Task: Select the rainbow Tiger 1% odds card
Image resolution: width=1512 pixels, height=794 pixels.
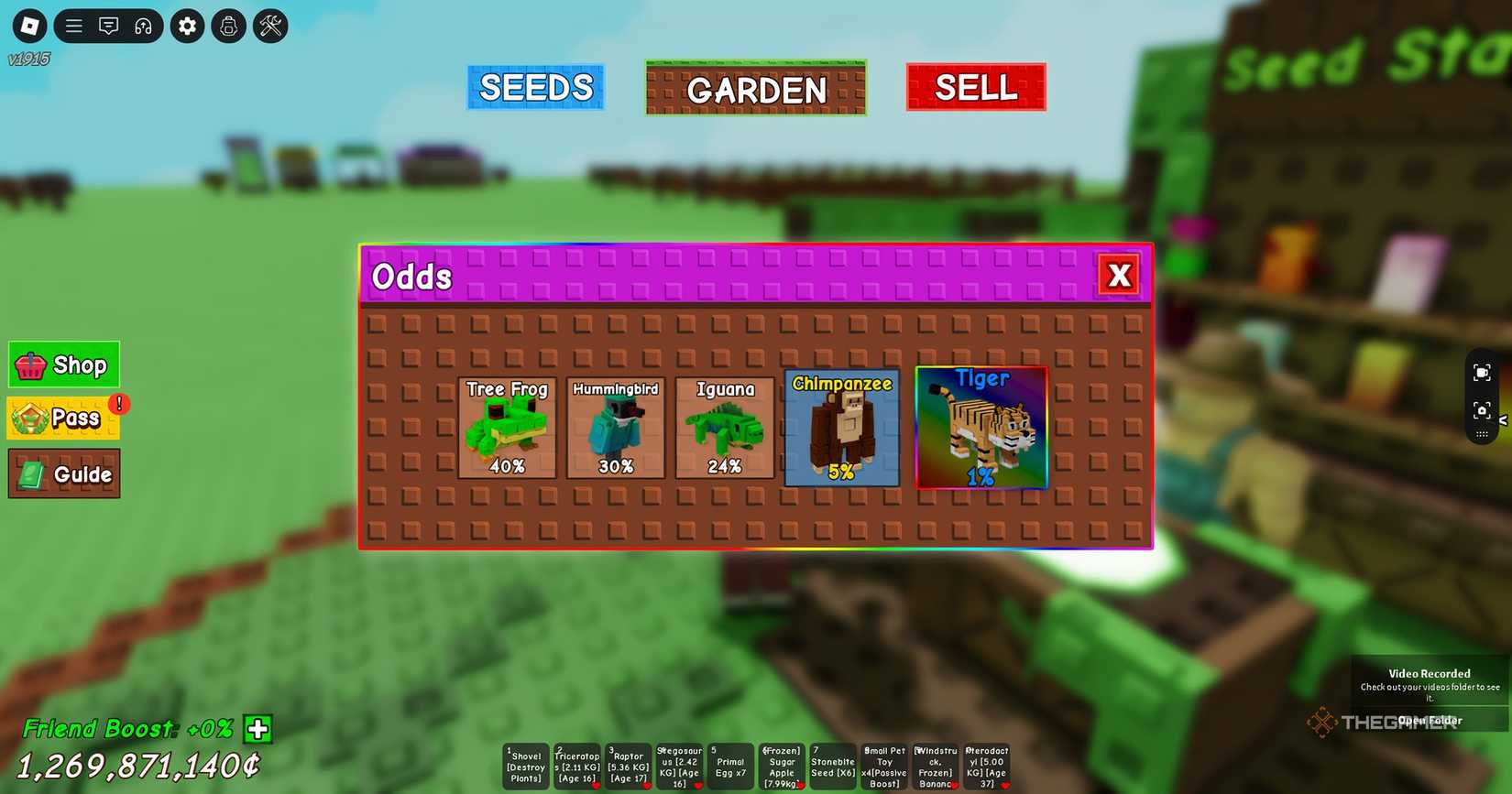Action: click(x=982, y=427)
